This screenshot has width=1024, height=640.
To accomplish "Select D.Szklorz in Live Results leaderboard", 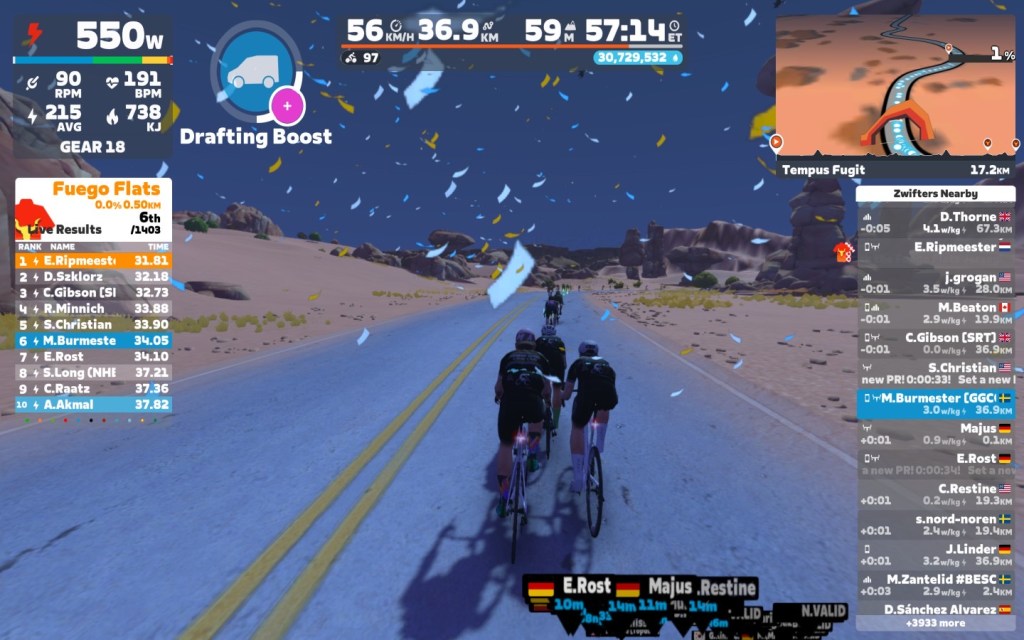I will tap(93, 276).
